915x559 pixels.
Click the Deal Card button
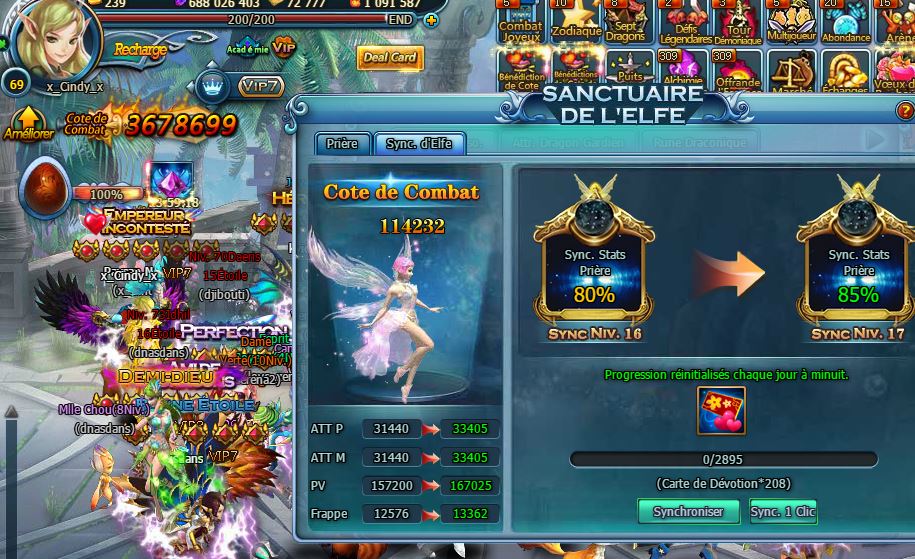pos(390,58)
